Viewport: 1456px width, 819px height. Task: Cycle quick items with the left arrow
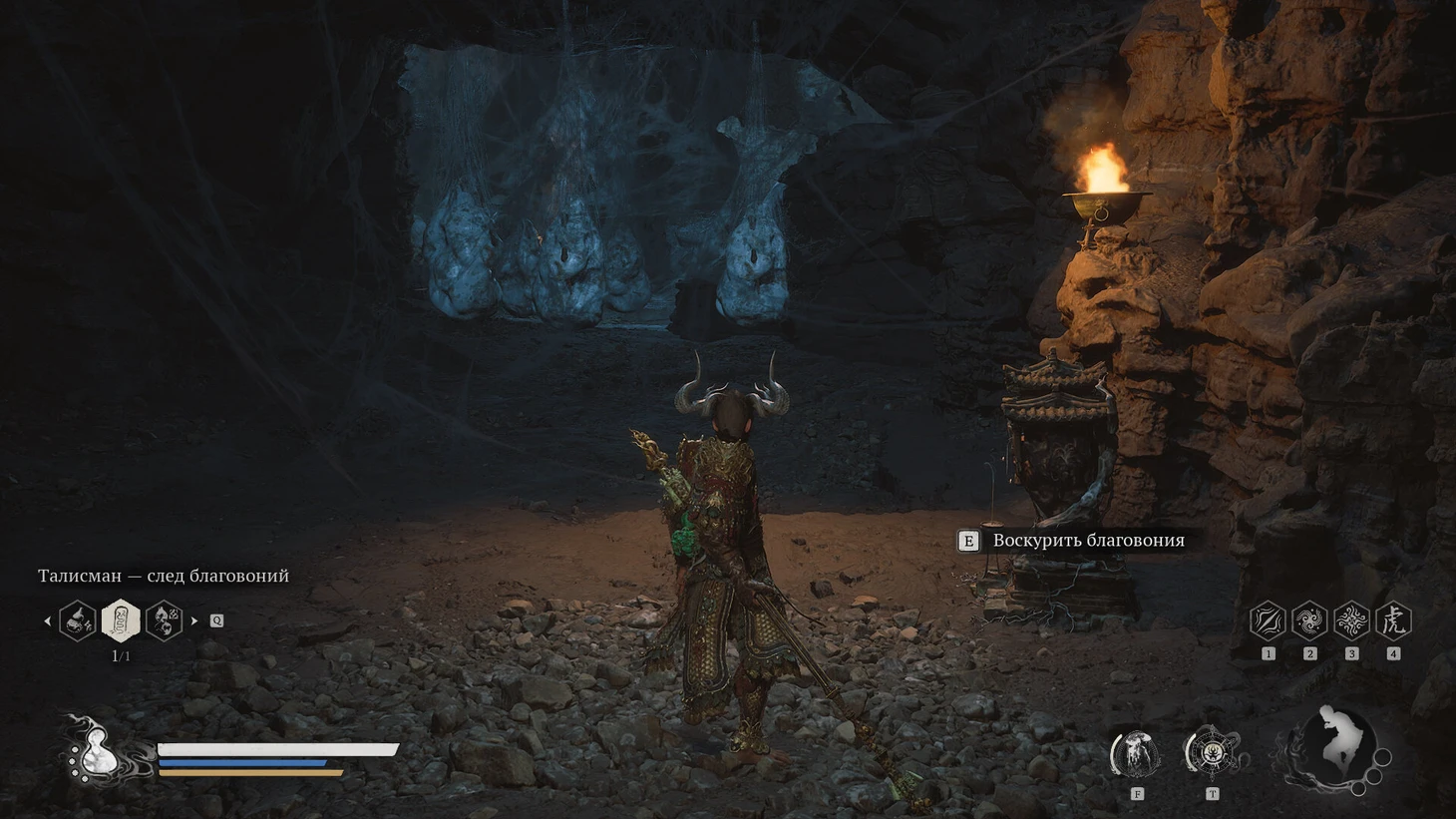click(47, 620)
